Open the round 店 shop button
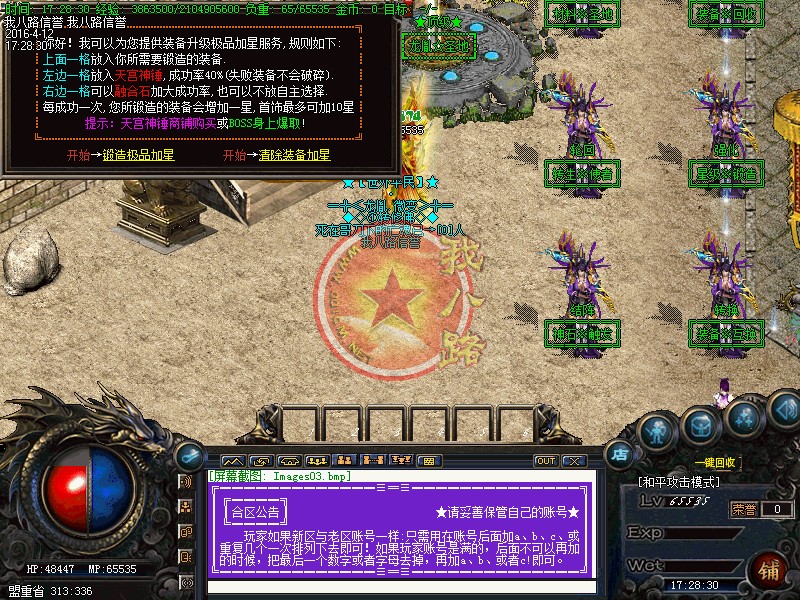 [x=619, y=453]
